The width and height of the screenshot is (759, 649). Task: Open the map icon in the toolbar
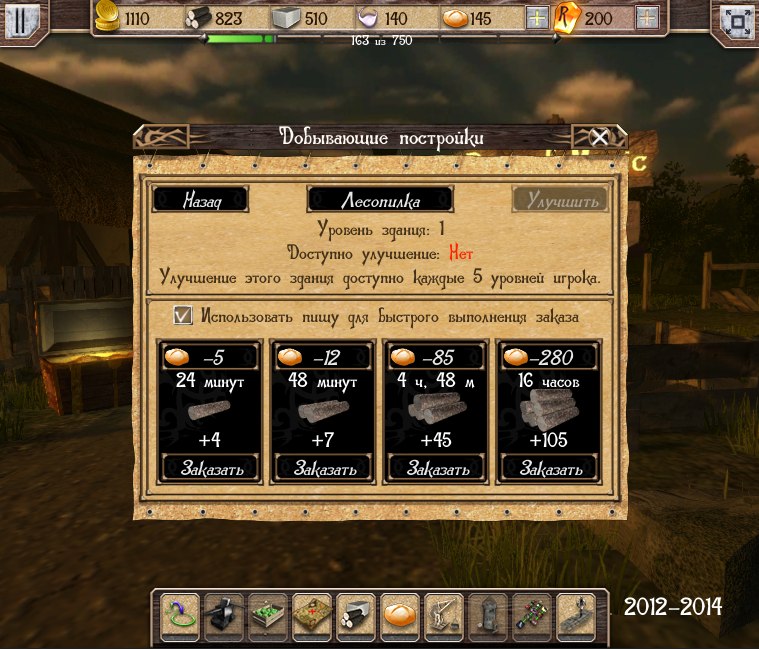312,615
